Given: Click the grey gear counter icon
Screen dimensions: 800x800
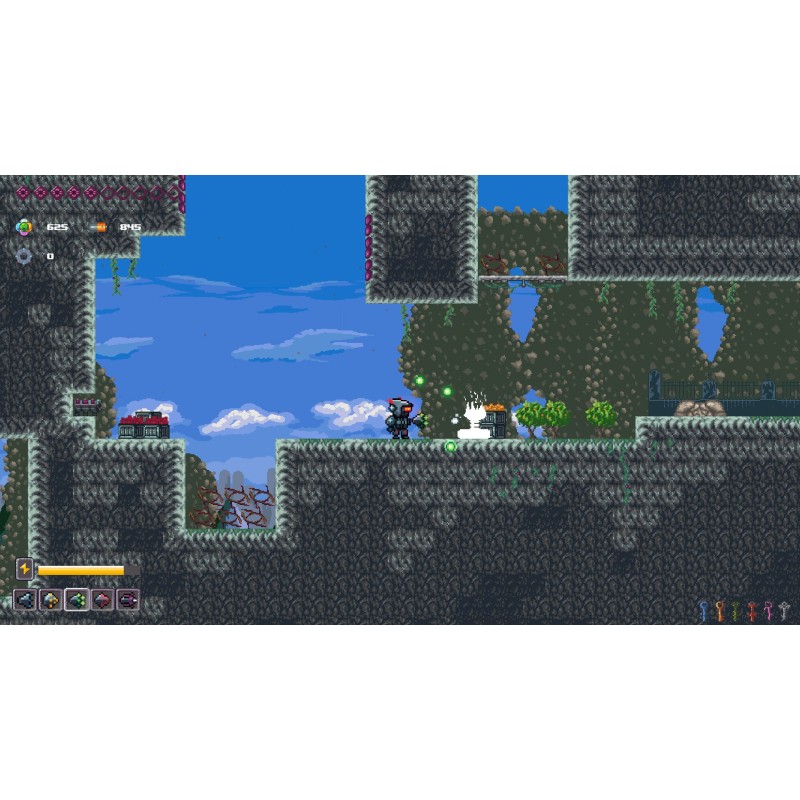Looking at the screenshot, I should [x=24, y=256].
